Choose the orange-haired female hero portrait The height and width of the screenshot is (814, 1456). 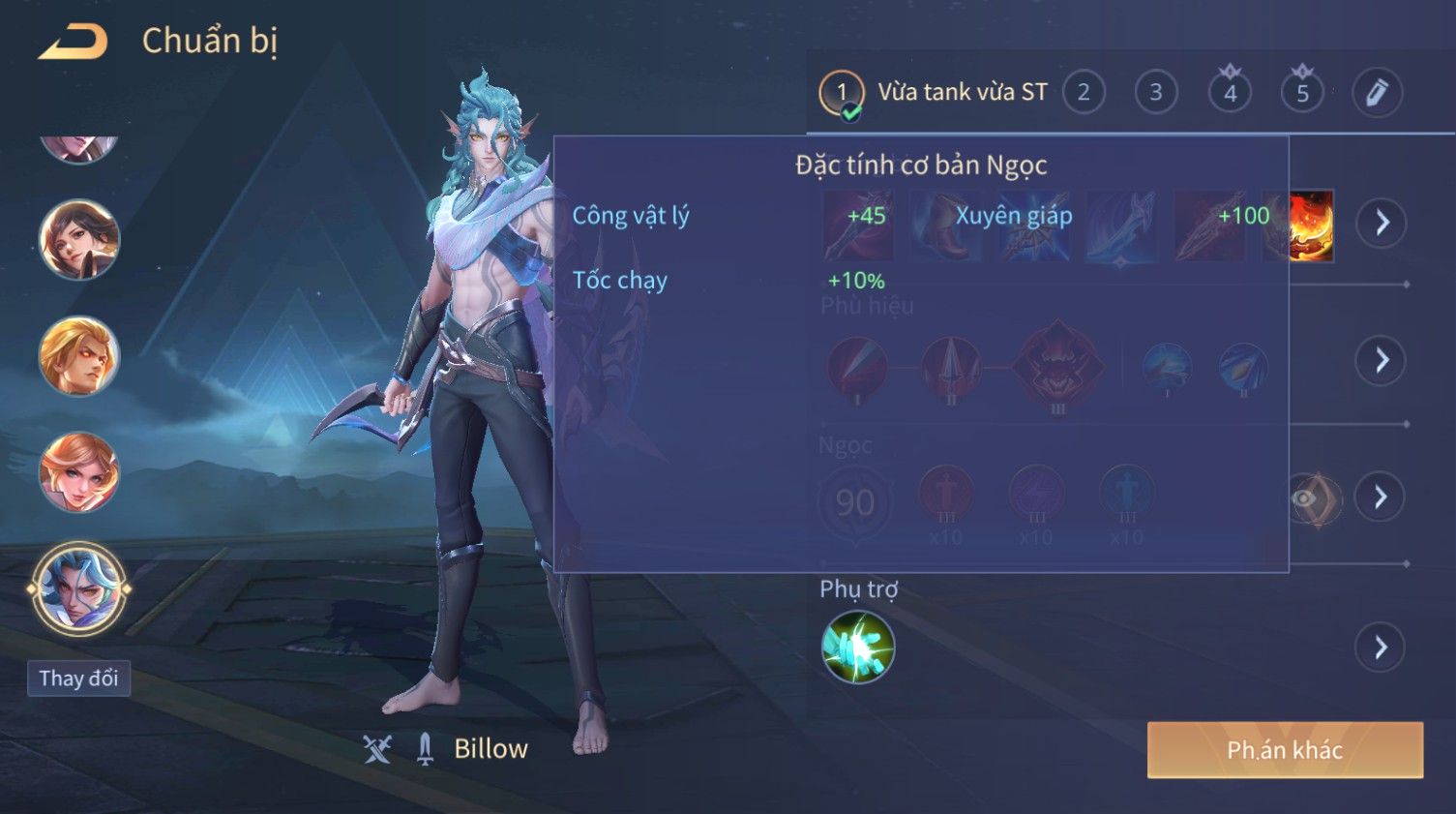78,472
